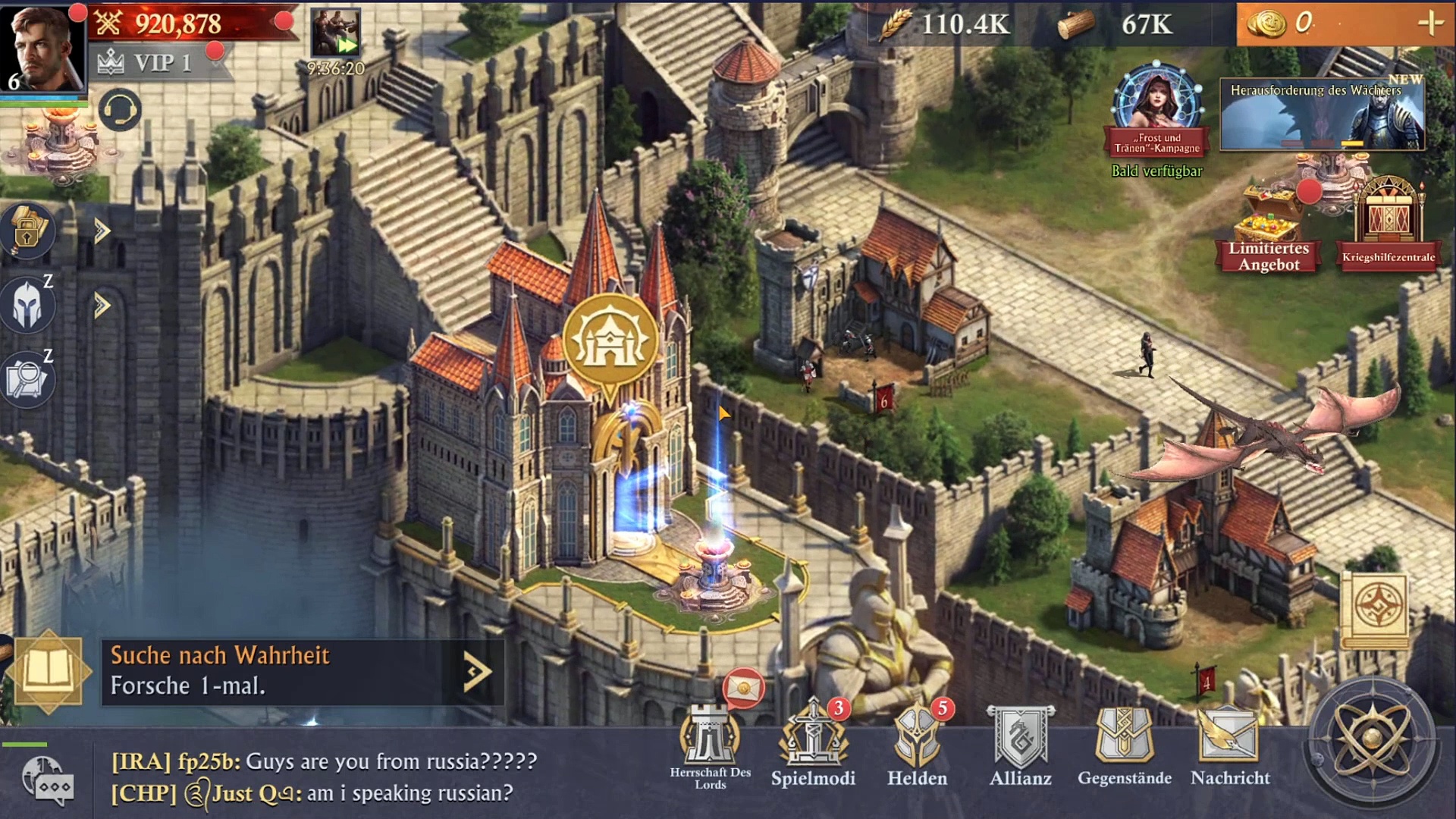Open the quest book icon
Screen dimensions: 1456x819
click(x=49, y=671)
